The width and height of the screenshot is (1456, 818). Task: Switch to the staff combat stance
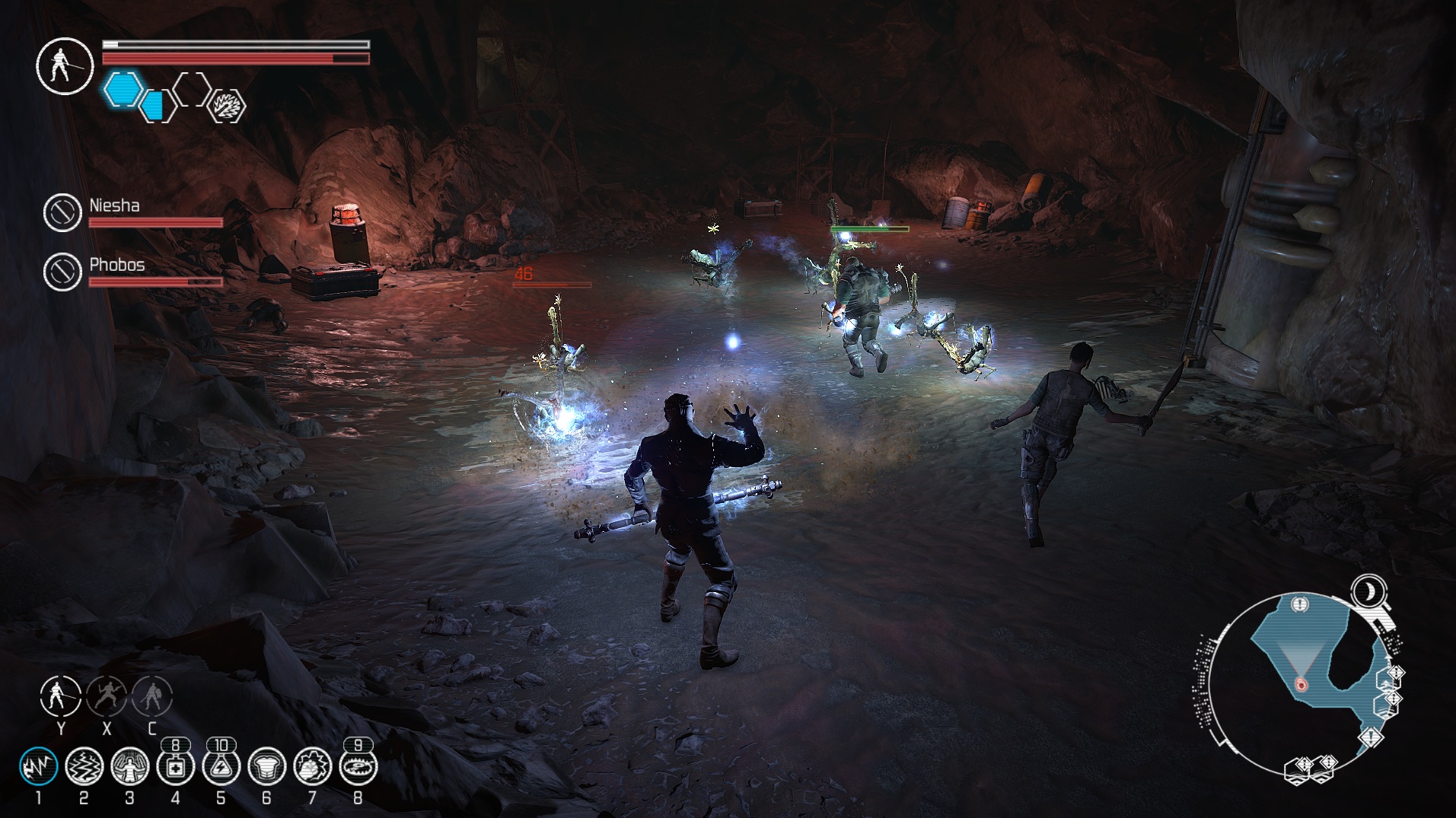click(60, 695)
